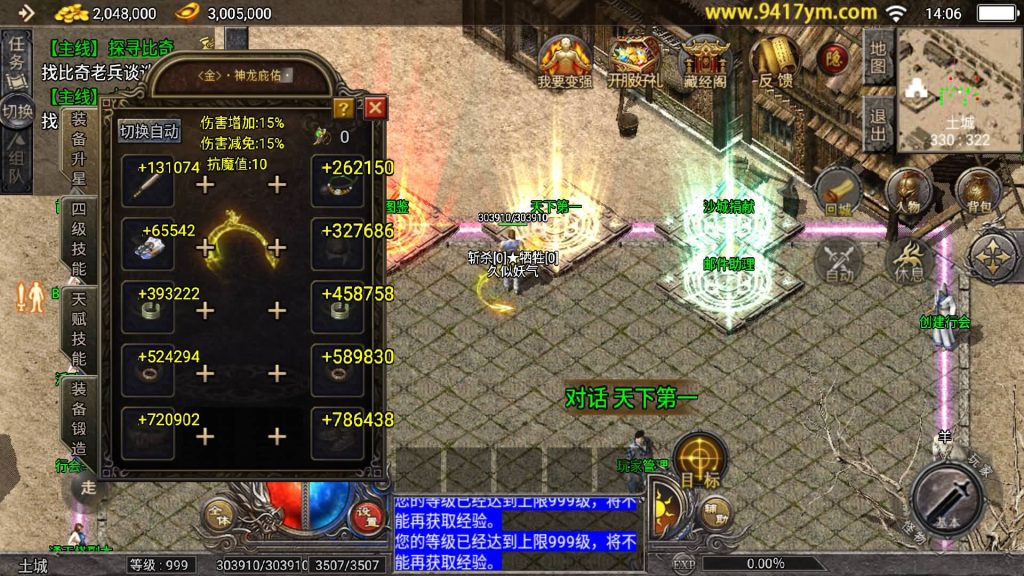Select the 装备锻造 tab
The height and width of the screenshot is (576, 1024).
click(x=79, y=418)
